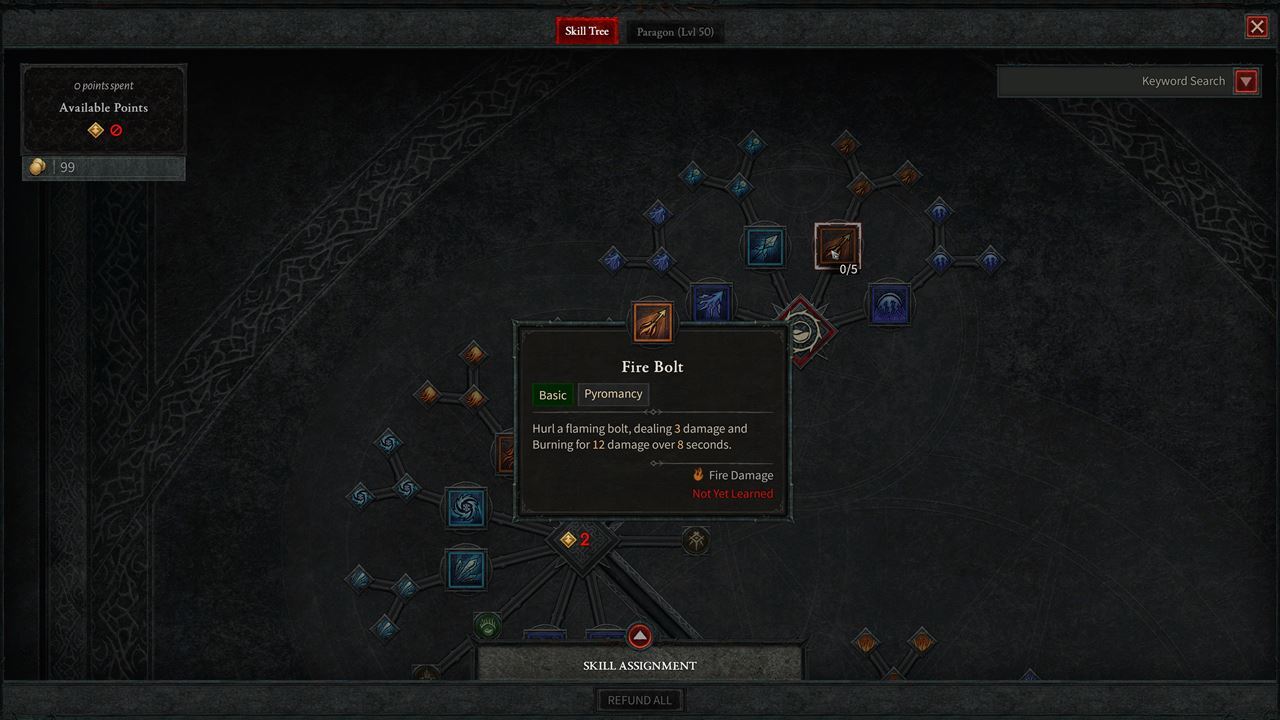Click the Refund All button

point(640,699)
